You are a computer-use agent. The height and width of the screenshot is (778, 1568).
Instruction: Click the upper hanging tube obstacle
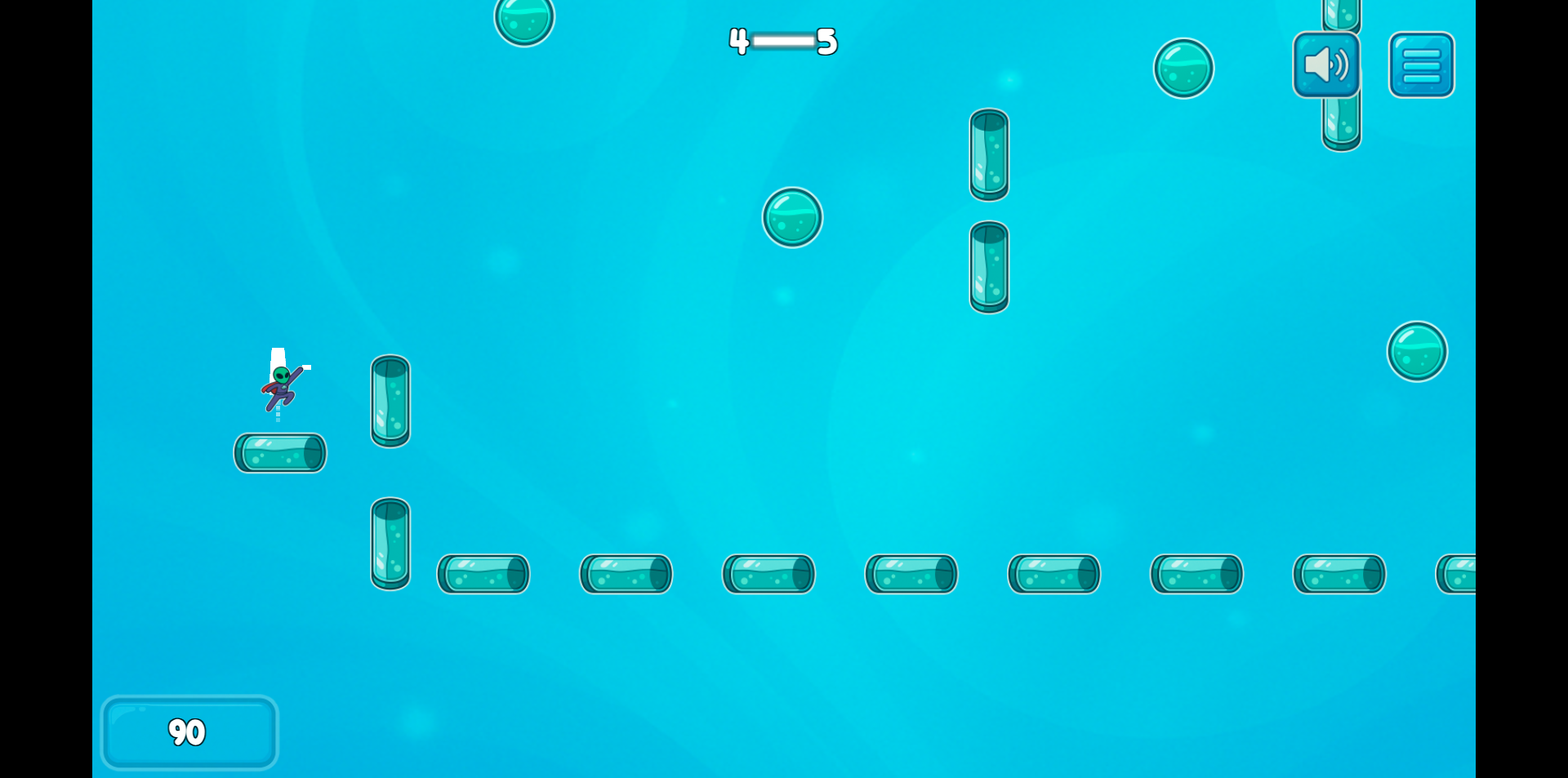[988, 155]
